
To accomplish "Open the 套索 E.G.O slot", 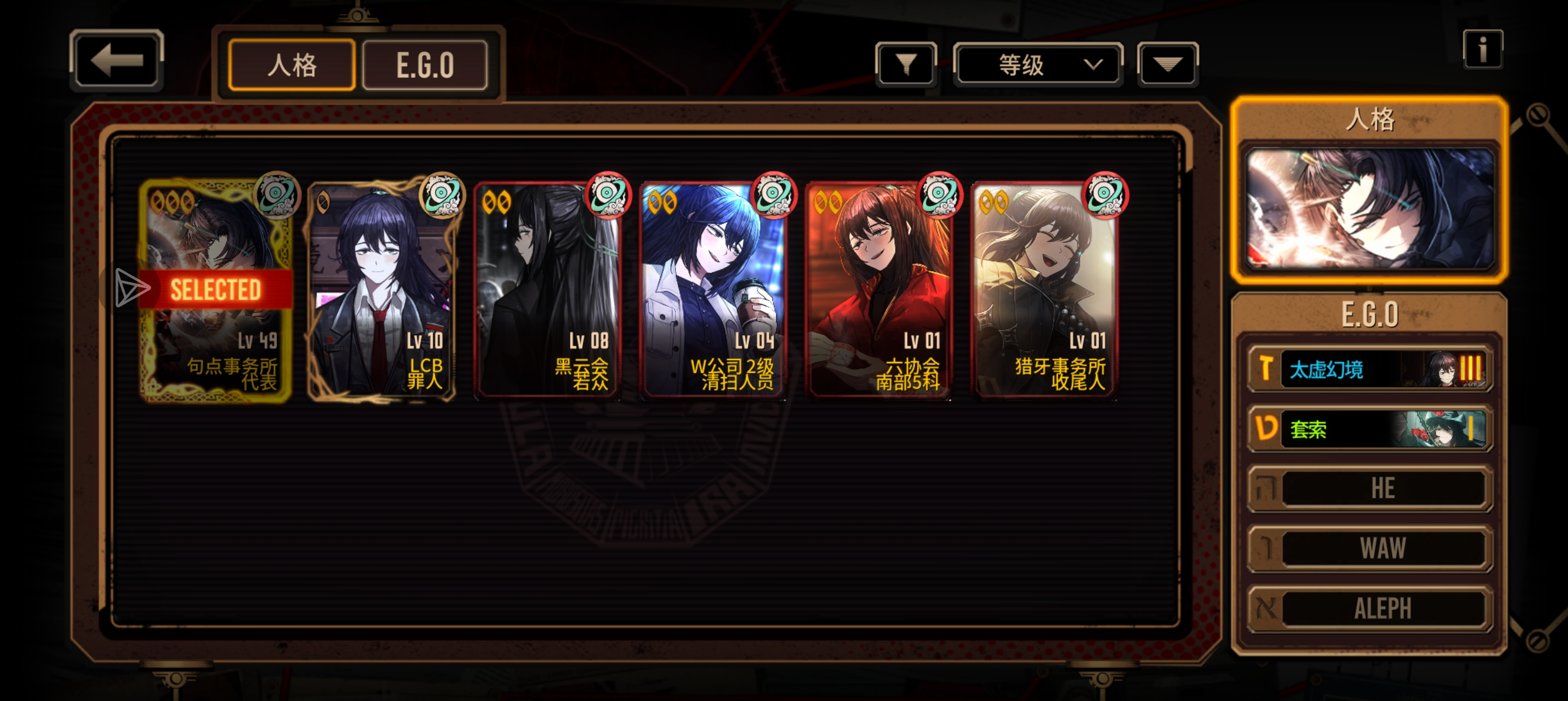I will (x=1369, y=429).
